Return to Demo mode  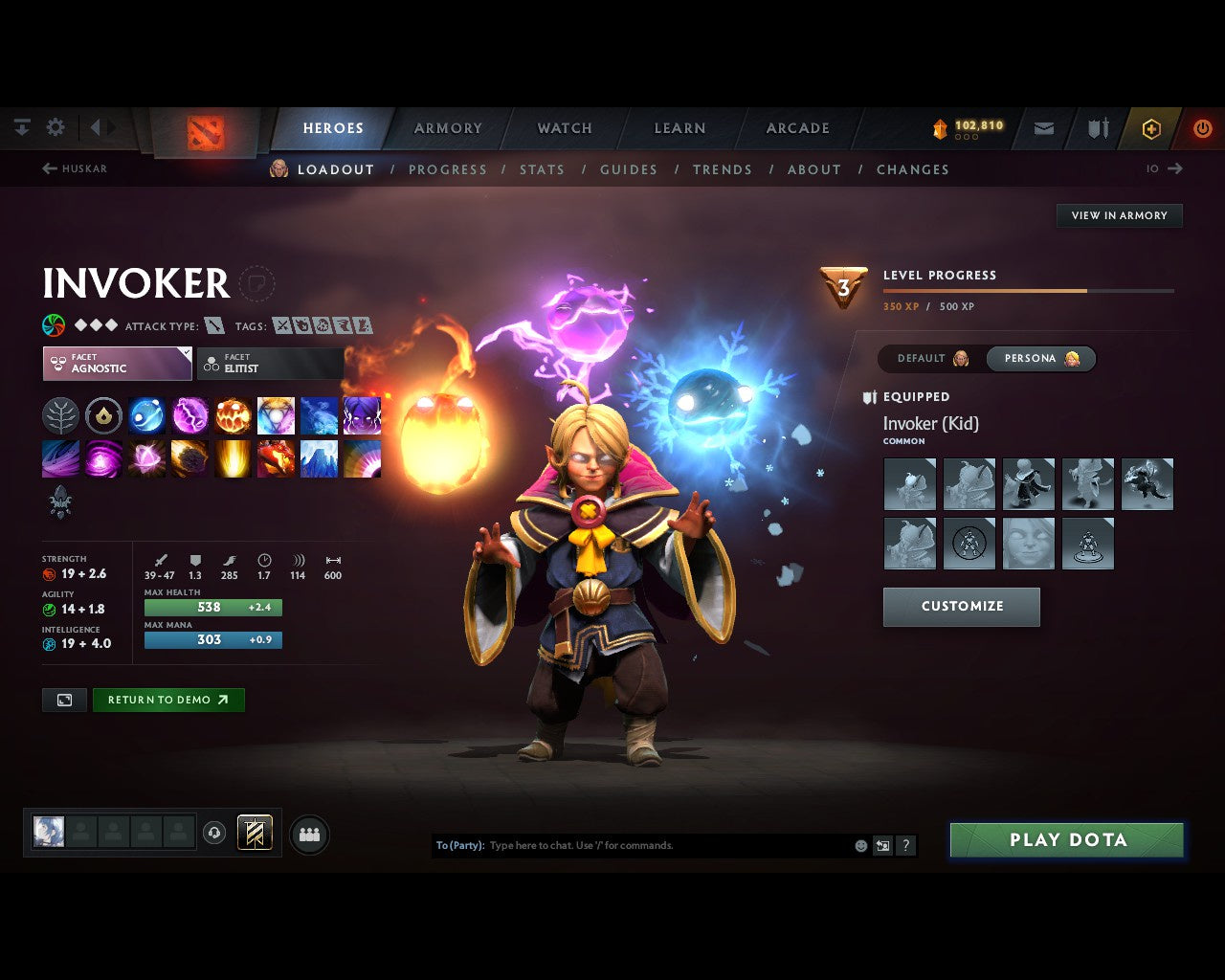(167, 700)
